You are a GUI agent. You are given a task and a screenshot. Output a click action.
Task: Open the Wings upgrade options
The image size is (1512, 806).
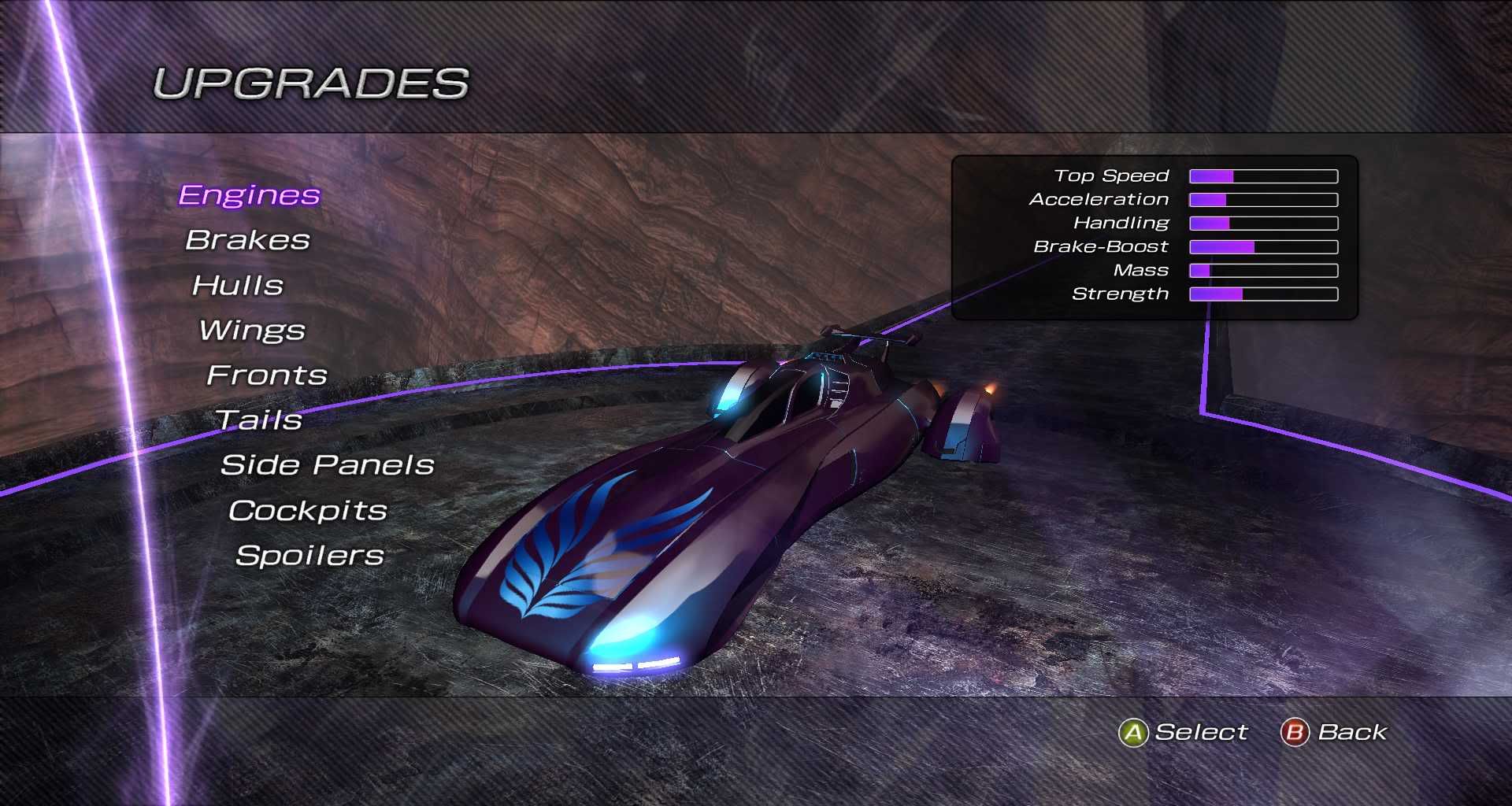(252, 331)
